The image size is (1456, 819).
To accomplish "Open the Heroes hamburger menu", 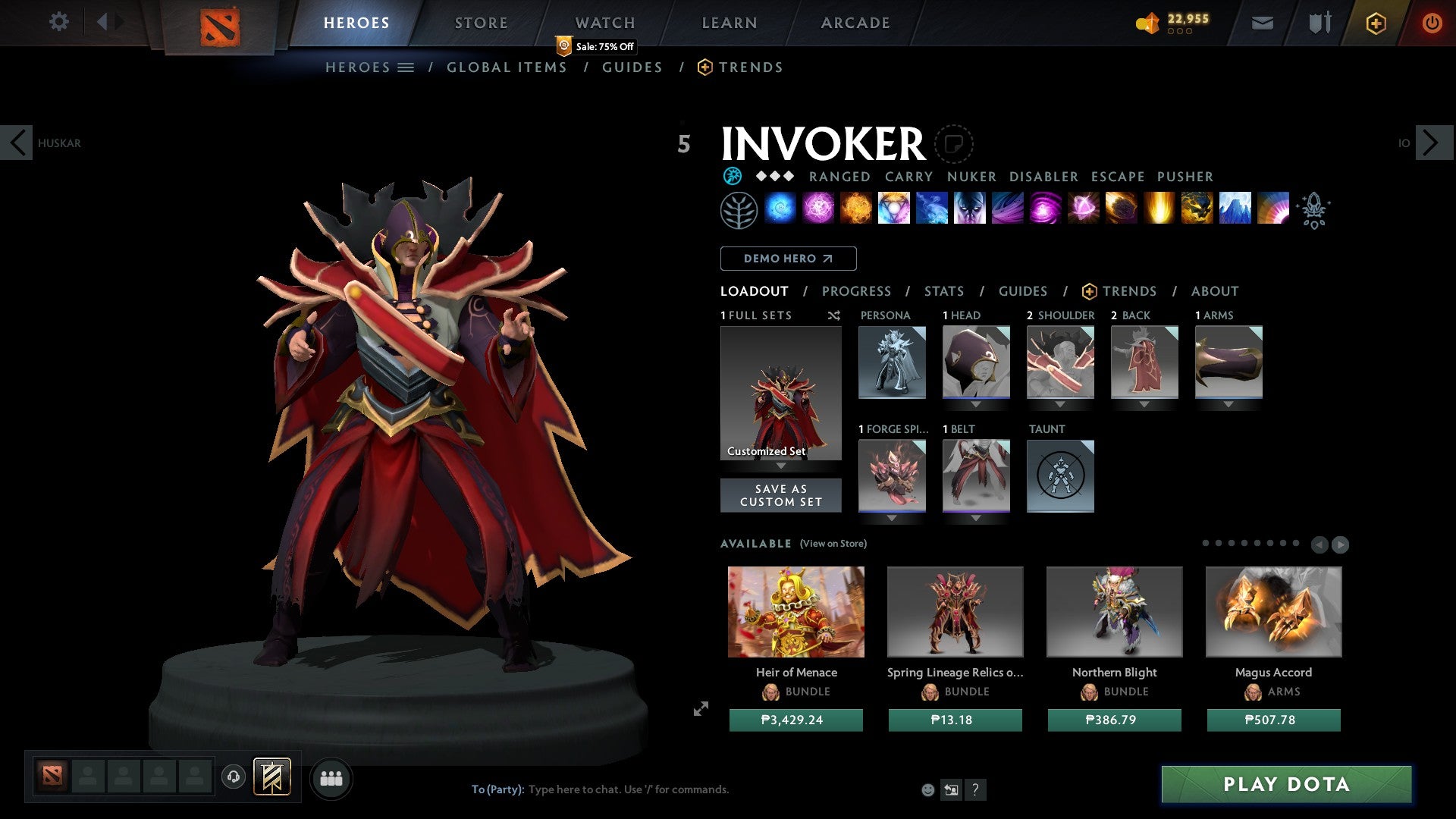I will click(406, 67).
